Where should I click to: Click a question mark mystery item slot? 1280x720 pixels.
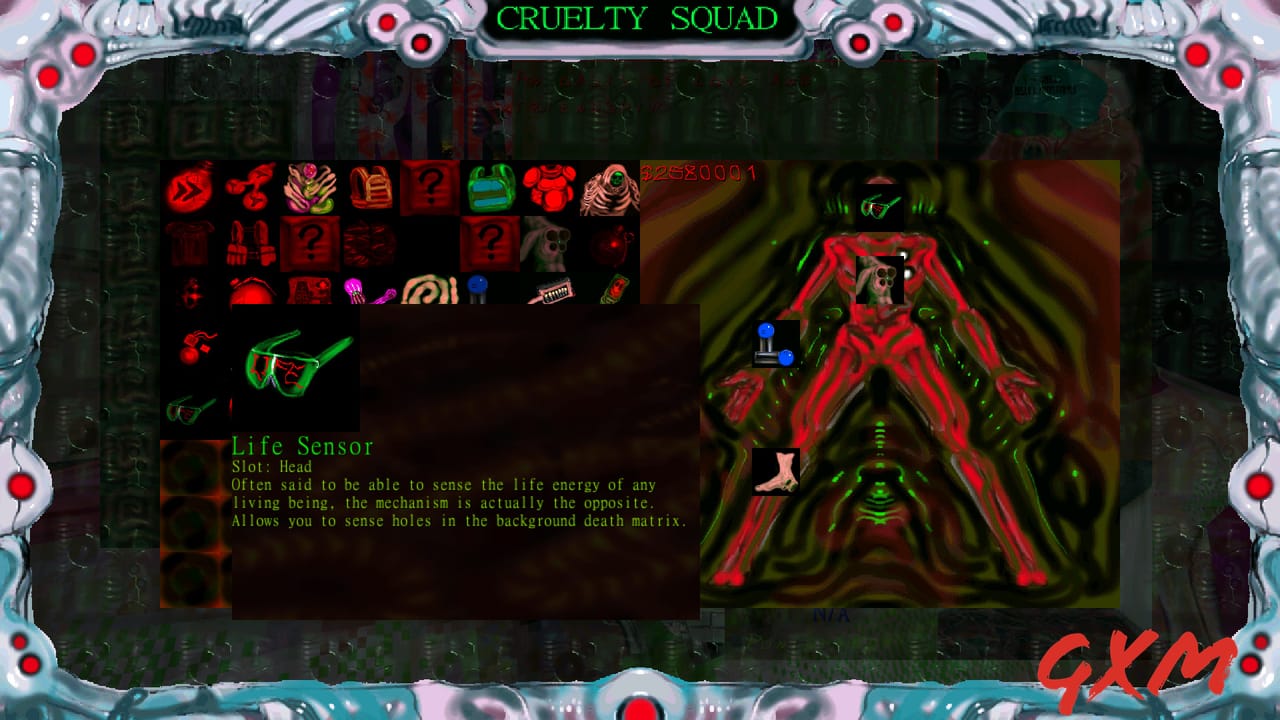point(429,186)
